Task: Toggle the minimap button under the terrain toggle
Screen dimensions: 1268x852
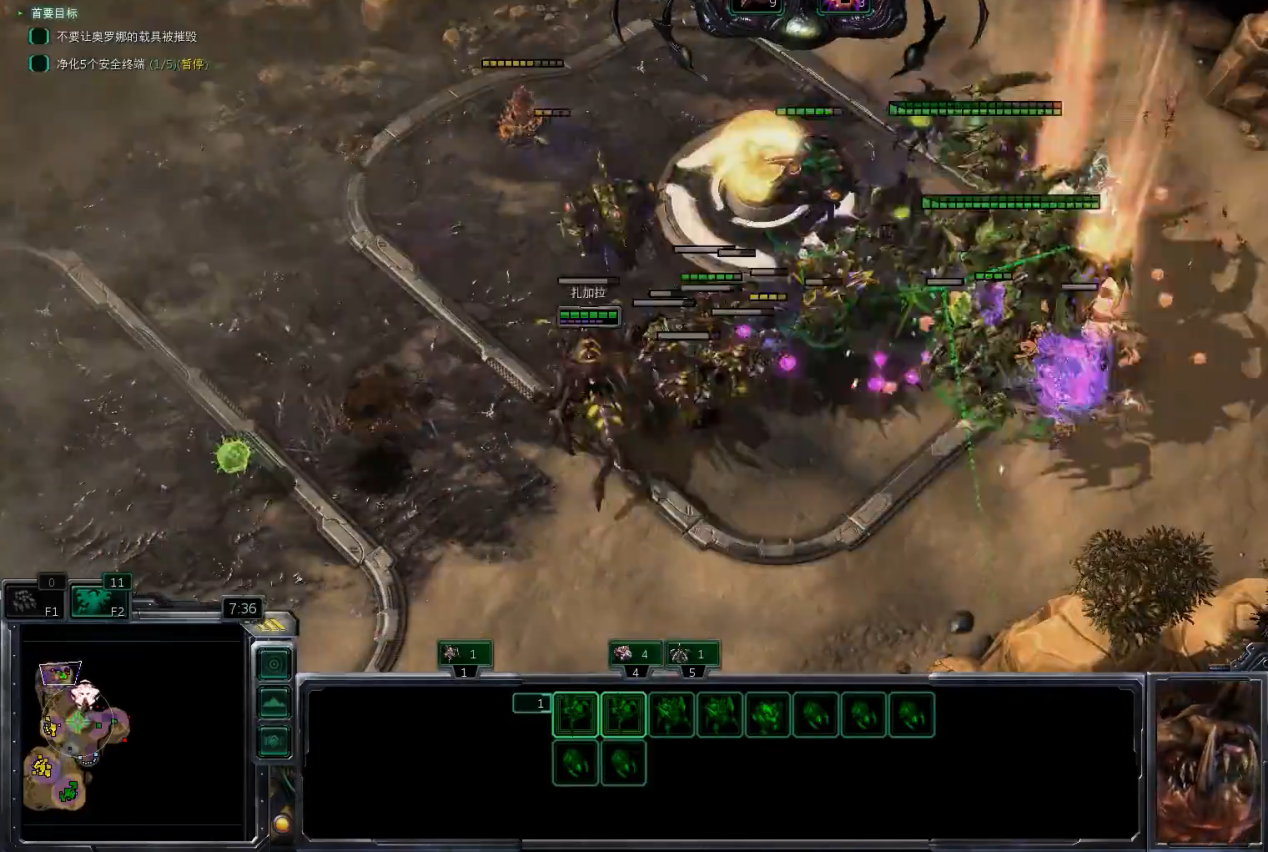Action: tap(274, 742)
